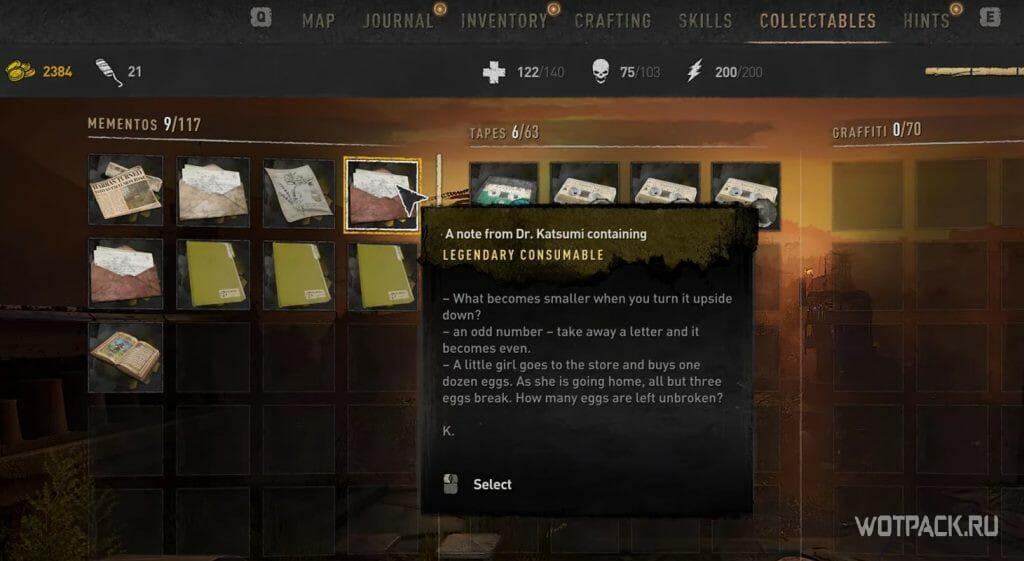The image size is (1024, 561).
Task: Select the highlighted Dr. Katsumi note memento
Action: (381, 194)
